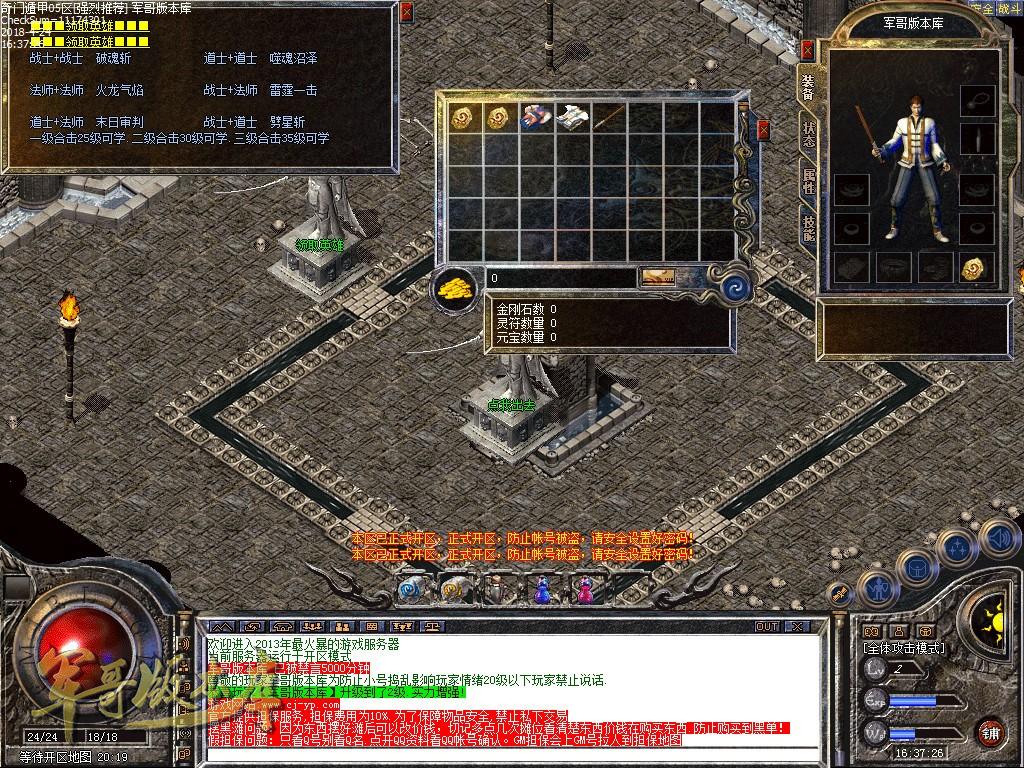Viewport: 1024px width, 768px height.
Task: Select the 装备 tab
Action: click(807, 87)
